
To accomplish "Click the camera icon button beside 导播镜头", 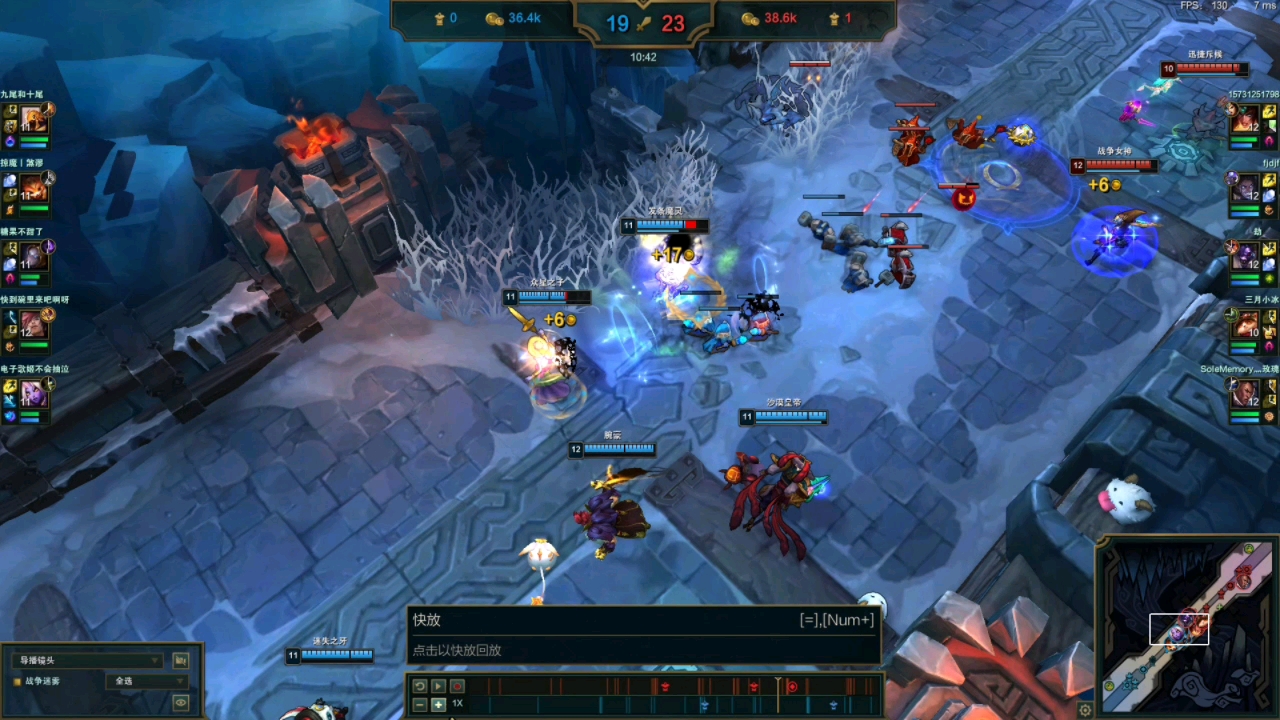I will [181, 661].
